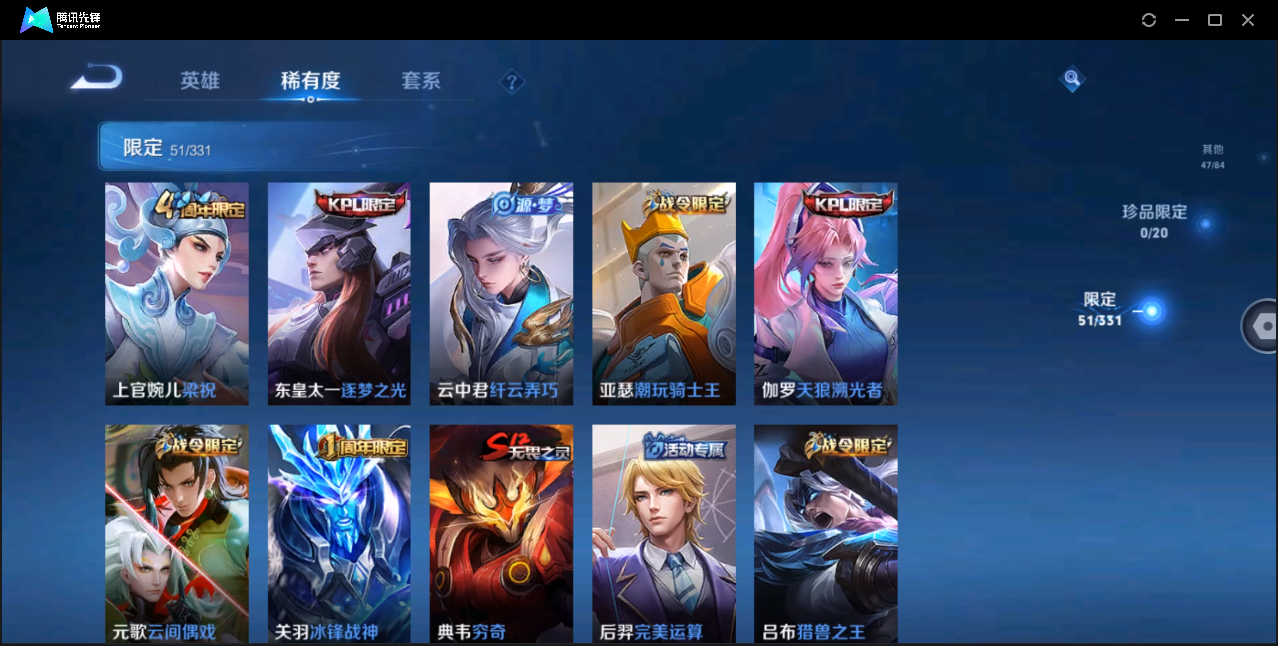The width and height of the screenshot is (1278, 646).
Task: Choose 东皇太一 逐梦之光 skin card
Action: 339,293
